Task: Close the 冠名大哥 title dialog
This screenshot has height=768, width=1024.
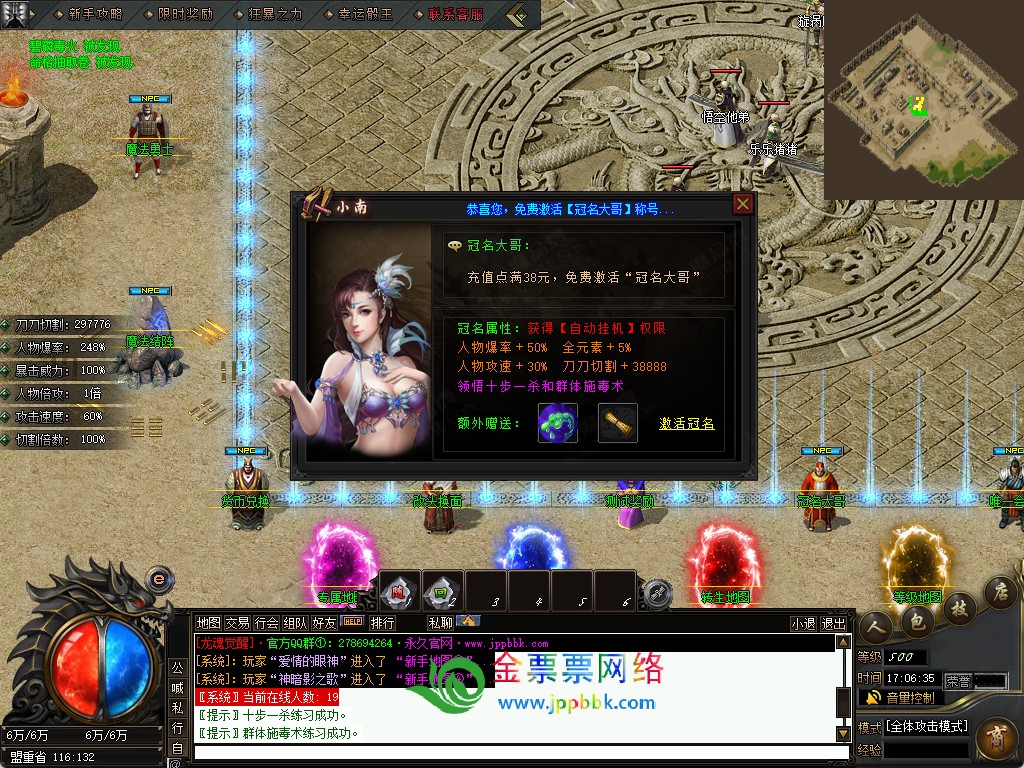Action: pyautogui.click(x=742, y=205)
